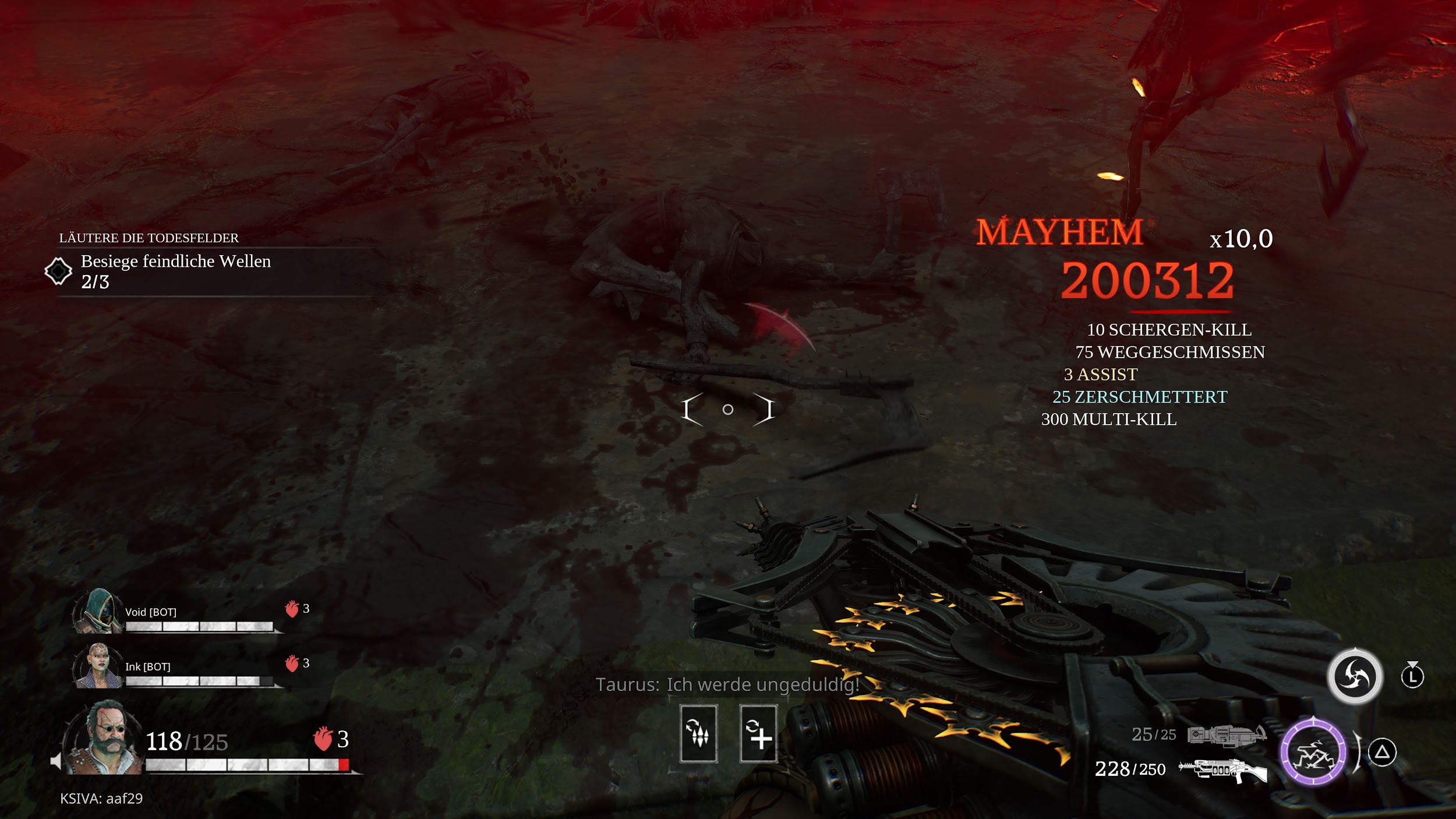Select the primary weapon with 228 ammo
1456x819 pixels.
[1222, 769]
